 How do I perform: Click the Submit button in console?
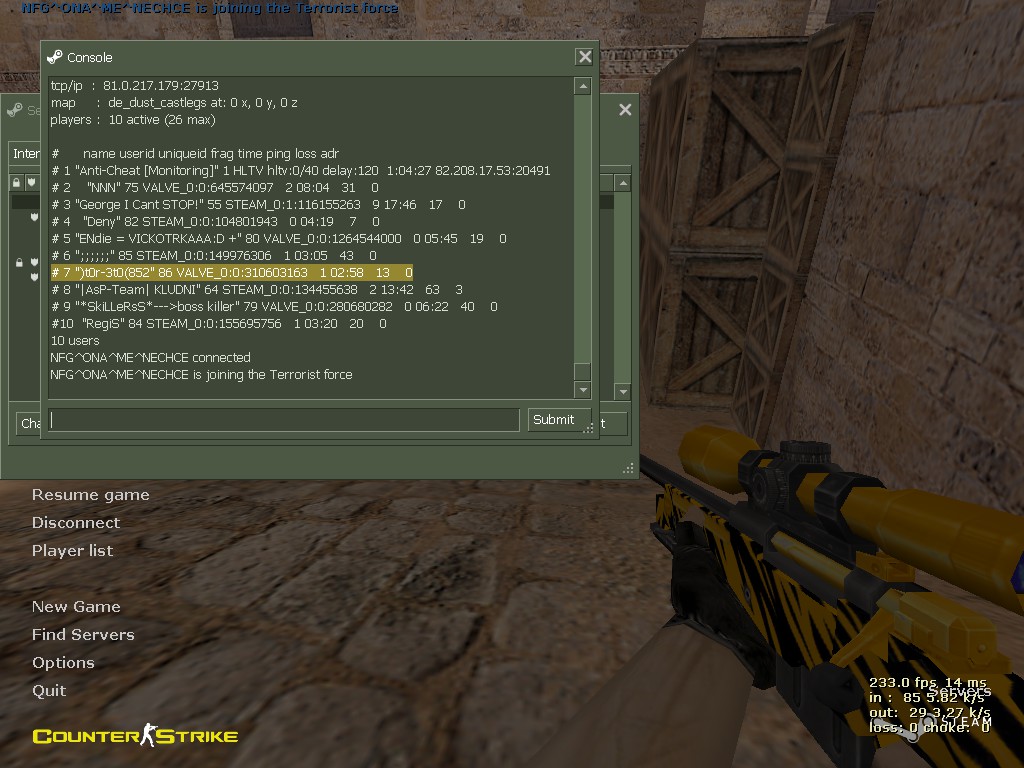tap(553, 420)
